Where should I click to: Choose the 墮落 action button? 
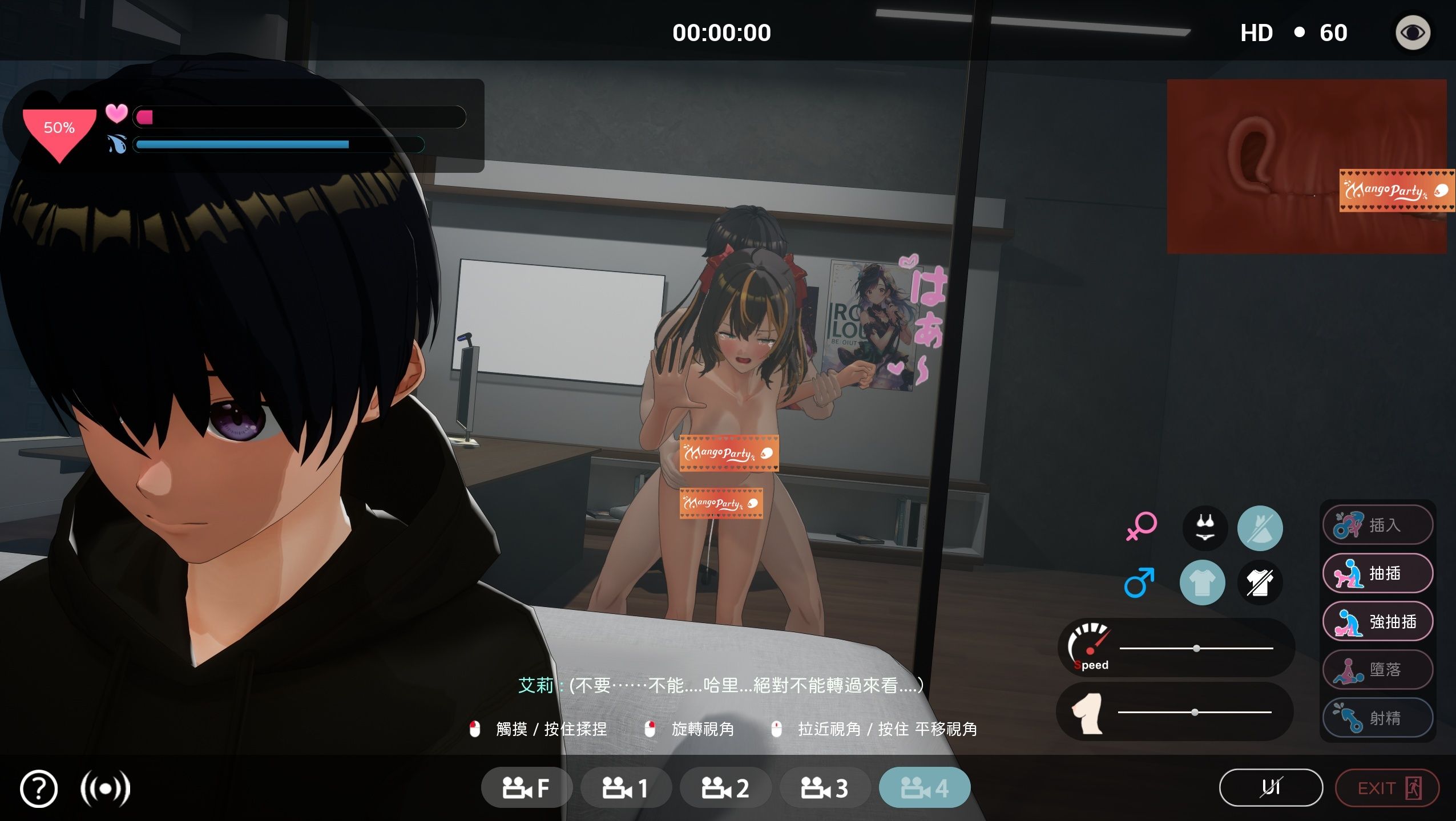pyautogui.click(x=1377, y=669)
